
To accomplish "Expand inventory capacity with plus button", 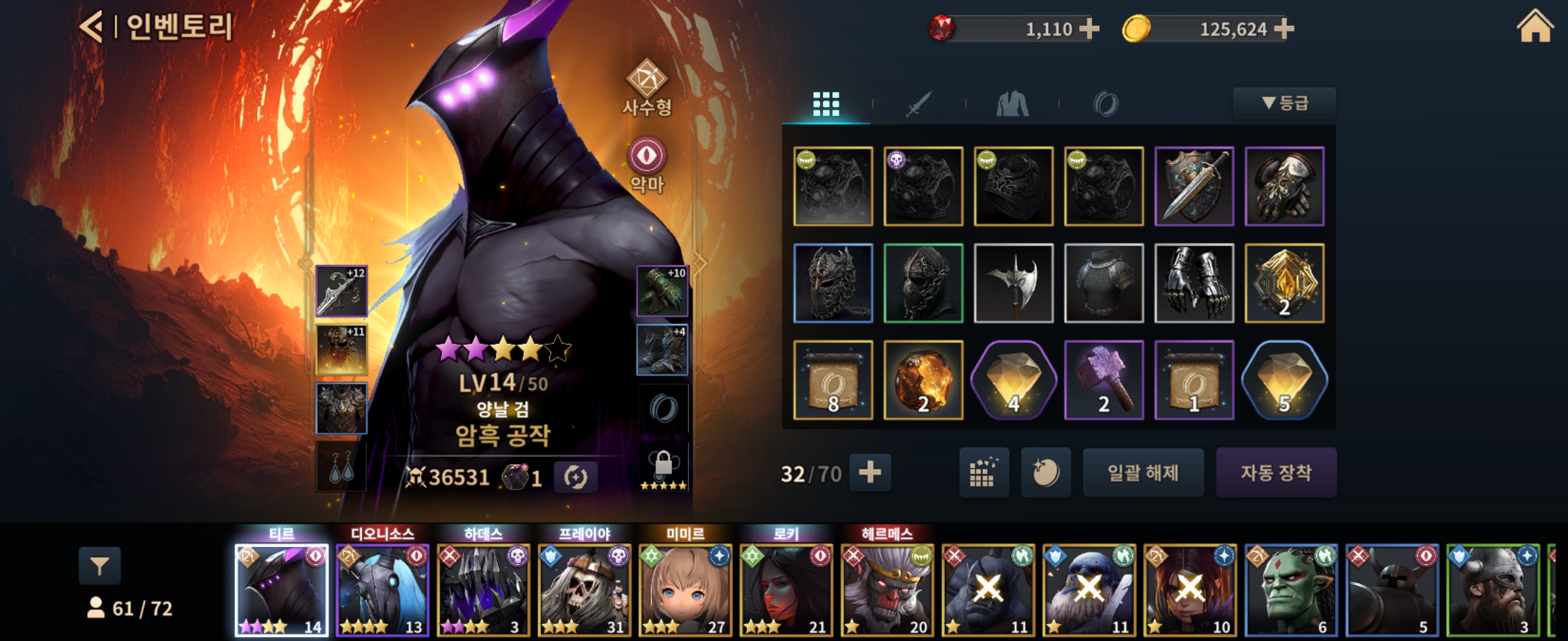I will [870, 472].
